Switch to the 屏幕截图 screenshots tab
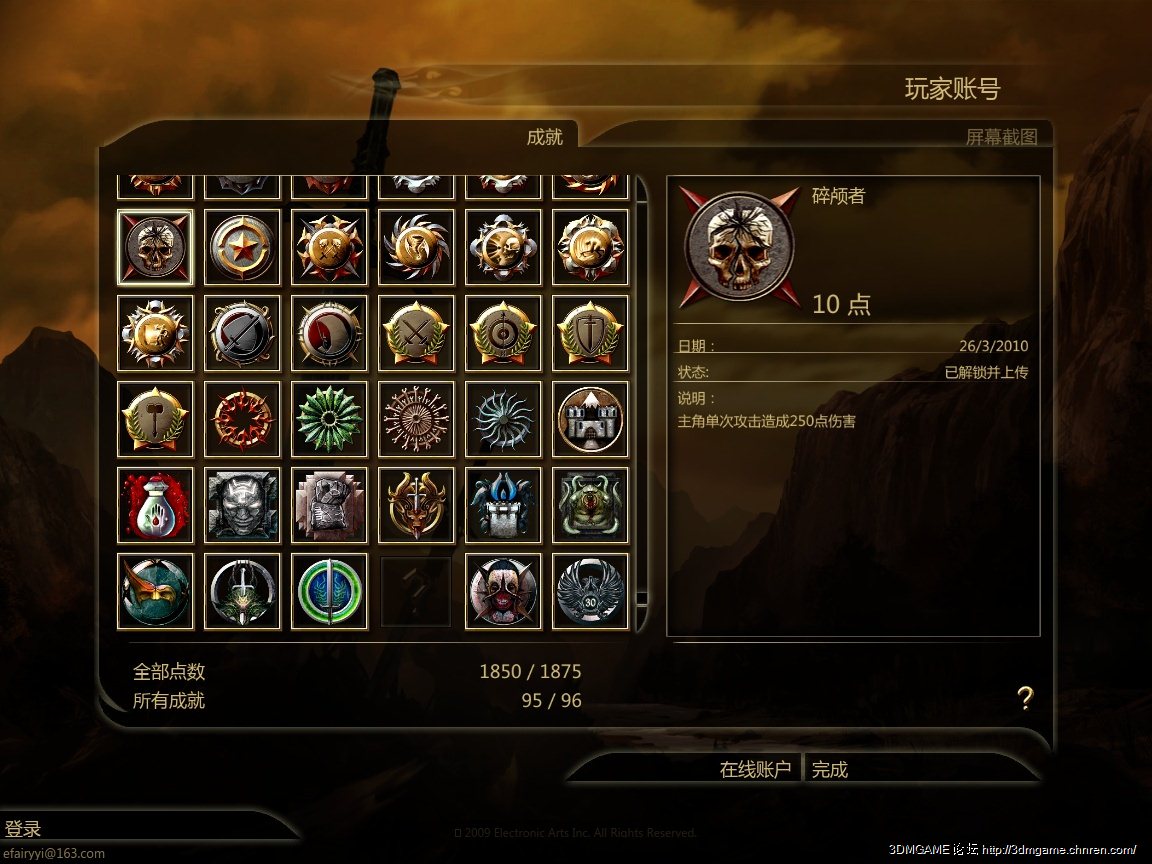The width and height of the screenshot is (1152, 864). tap(1001, 137)
